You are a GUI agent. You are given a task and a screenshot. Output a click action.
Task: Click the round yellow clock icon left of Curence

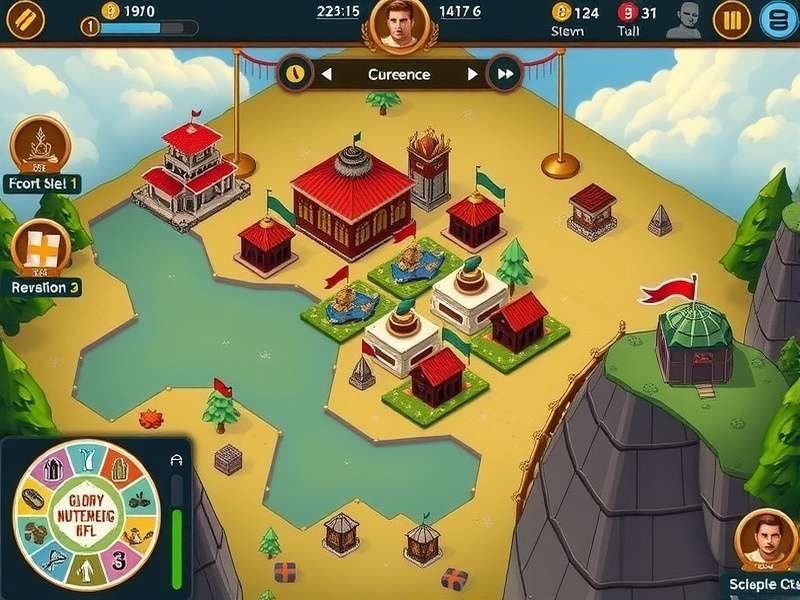(293, 73)
